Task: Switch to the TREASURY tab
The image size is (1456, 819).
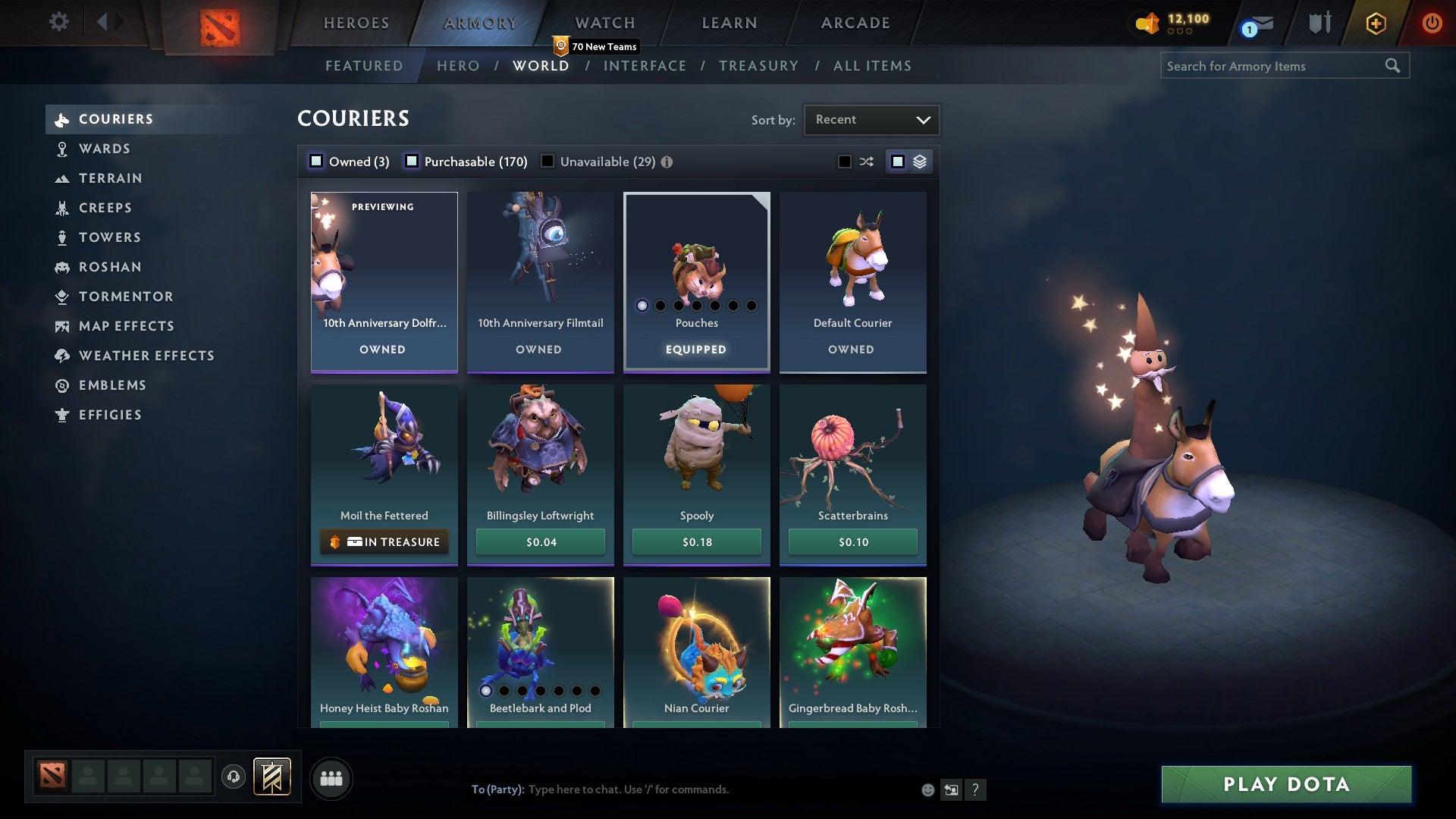Action: [x=758, y=66]
